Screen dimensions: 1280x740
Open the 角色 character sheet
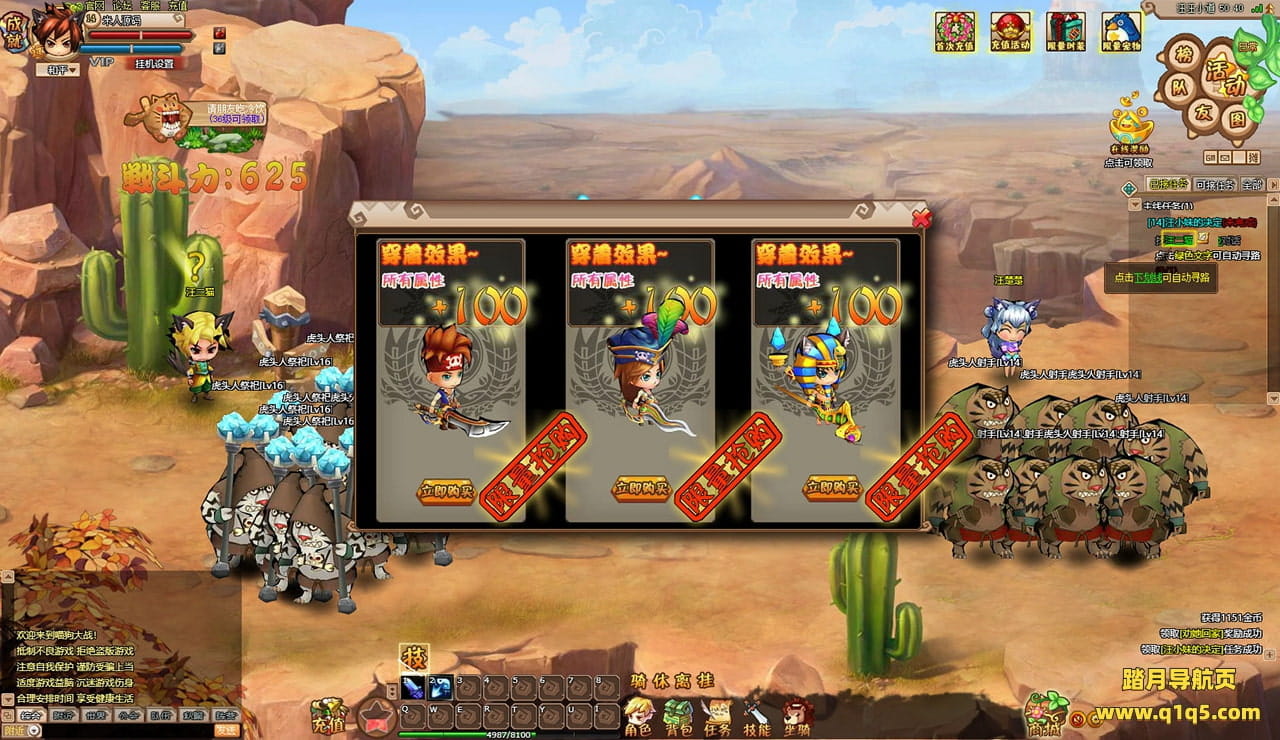point(638,716)
